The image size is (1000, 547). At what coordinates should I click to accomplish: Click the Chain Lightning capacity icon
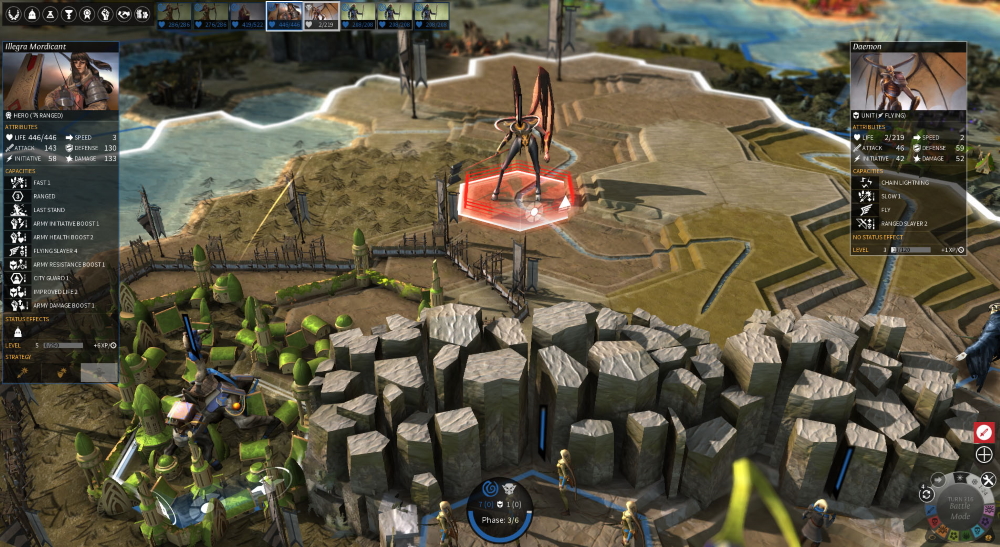coord(862,183)
